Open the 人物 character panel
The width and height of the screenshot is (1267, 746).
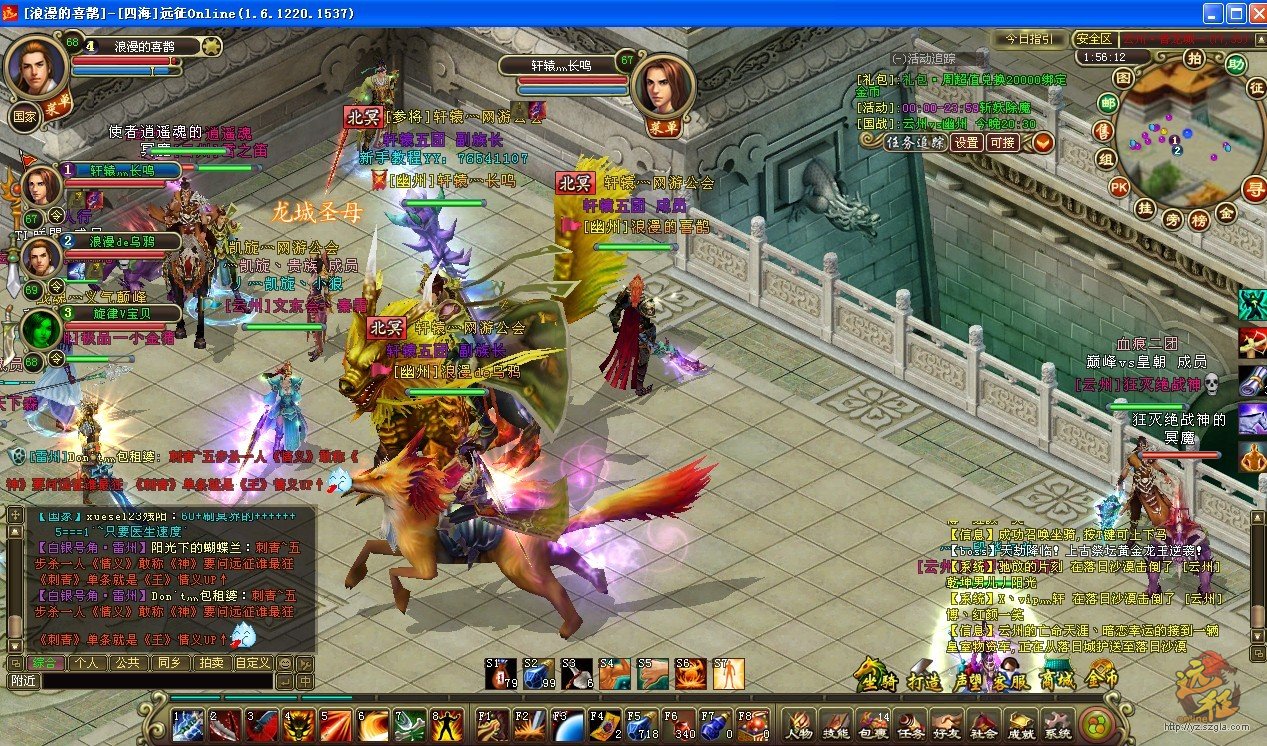point(797,723)
